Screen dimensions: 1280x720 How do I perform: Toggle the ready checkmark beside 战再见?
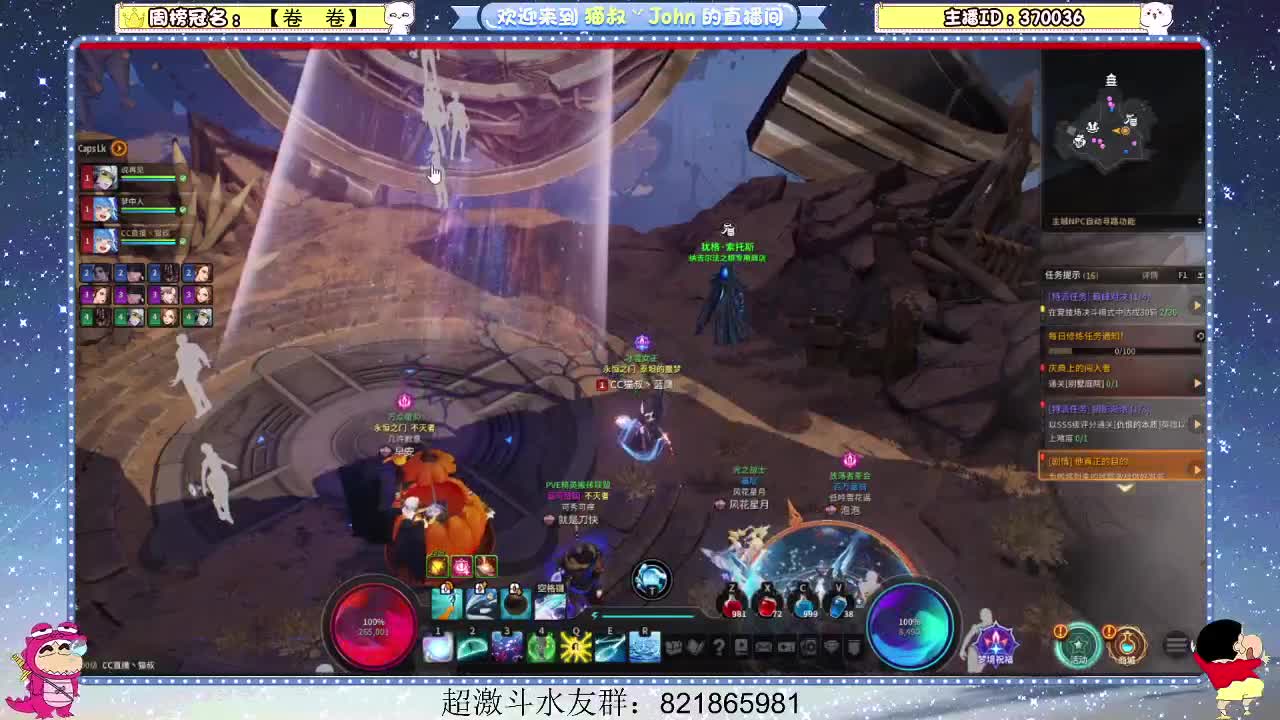click(183, 176)
